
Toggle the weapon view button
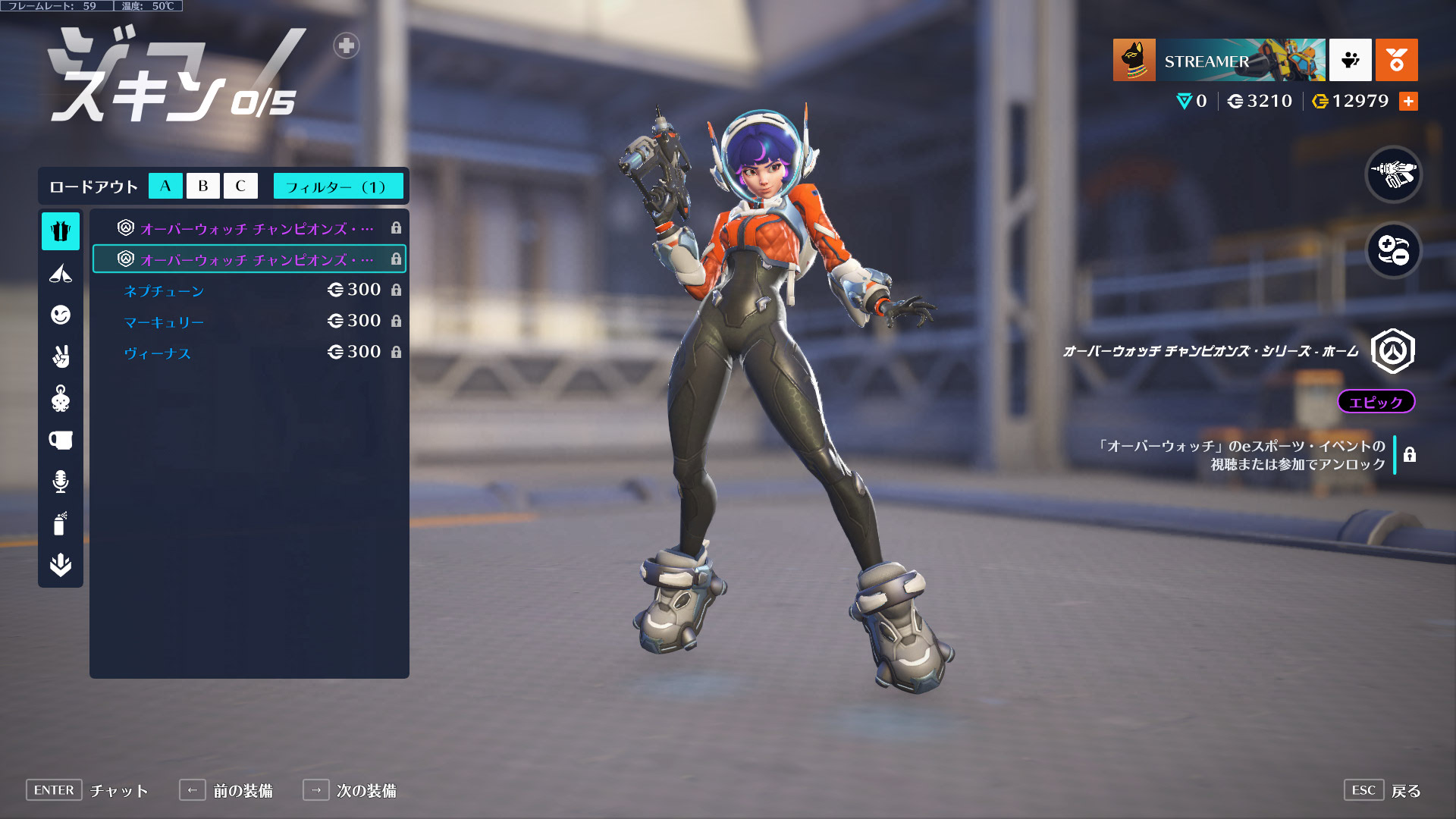click(x=1393, y=174)
